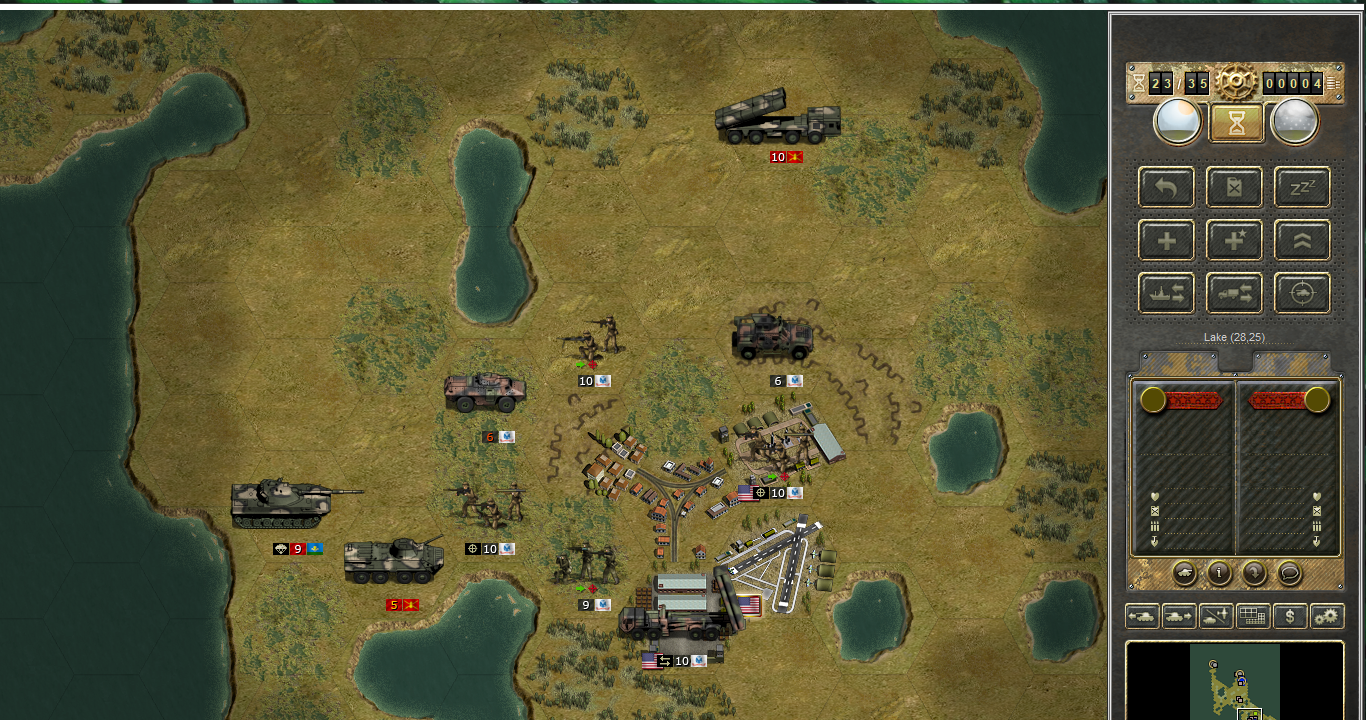Select elite reinforcements with the plus-star button
This screenshot has height=720, width=1366.
(1234, 240)
